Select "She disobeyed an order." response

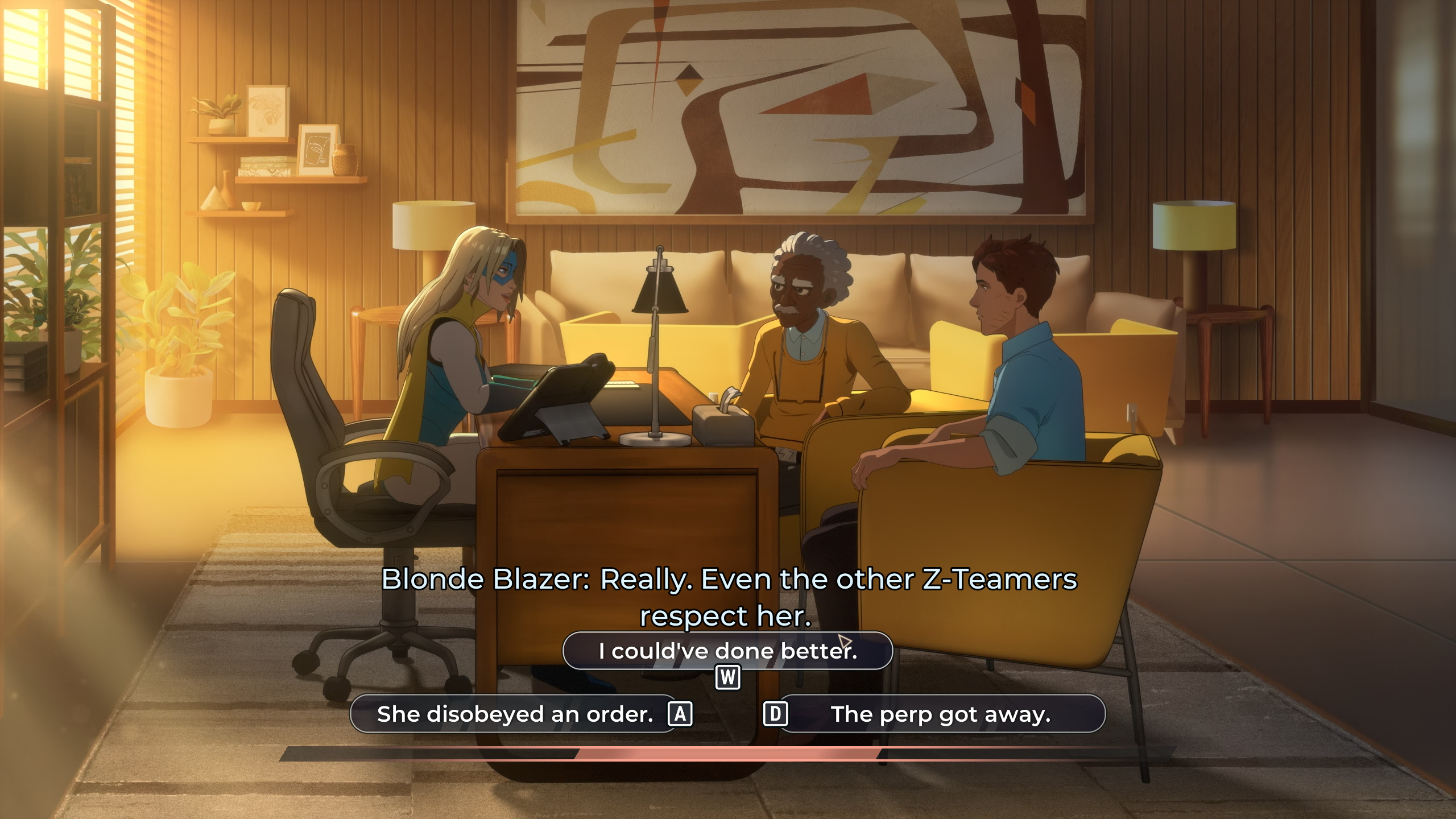tap(514, 714)
